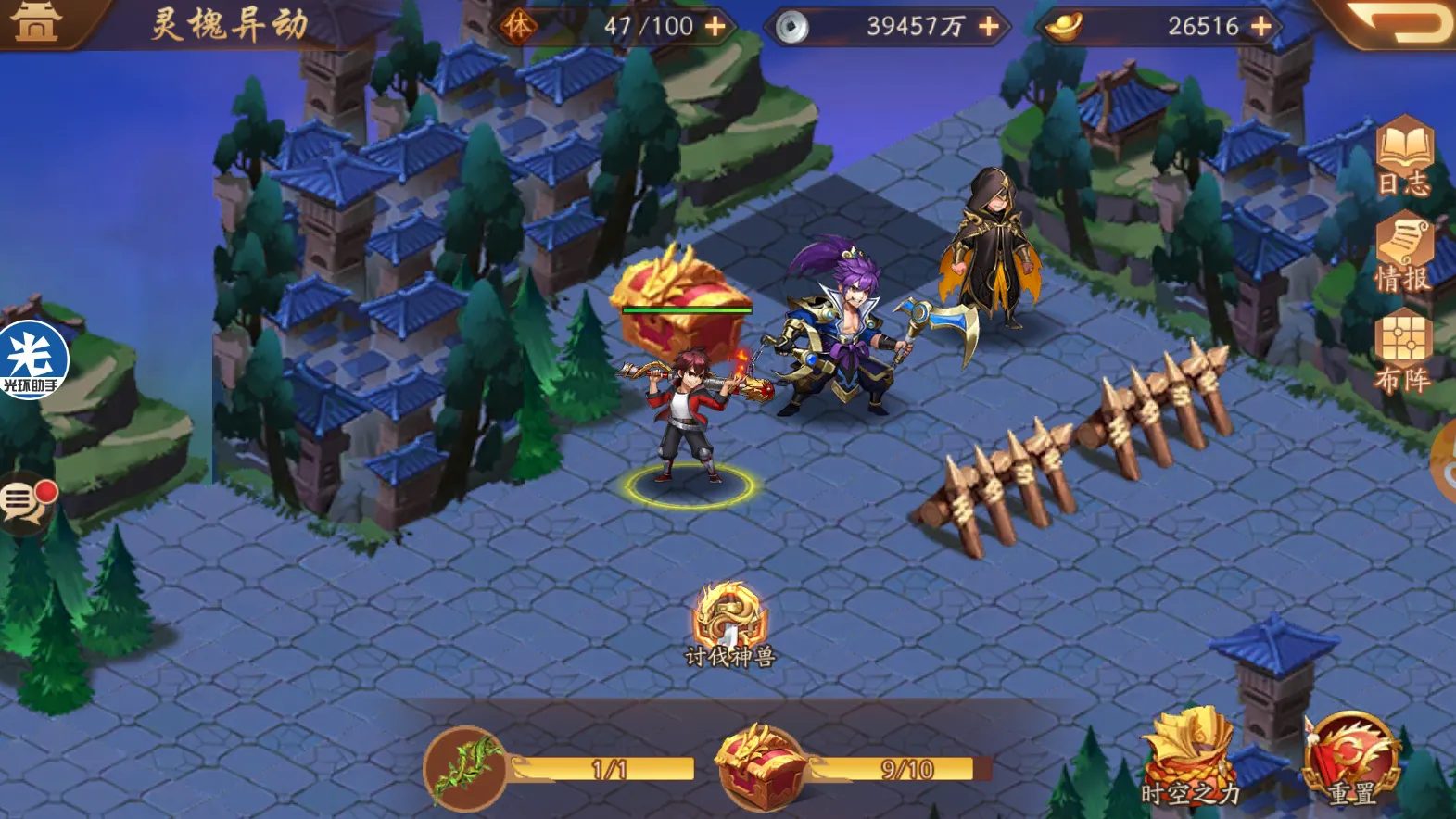Click the silver coin icon in top bar
Screen dimensions: 1456x819
point(791,28)
